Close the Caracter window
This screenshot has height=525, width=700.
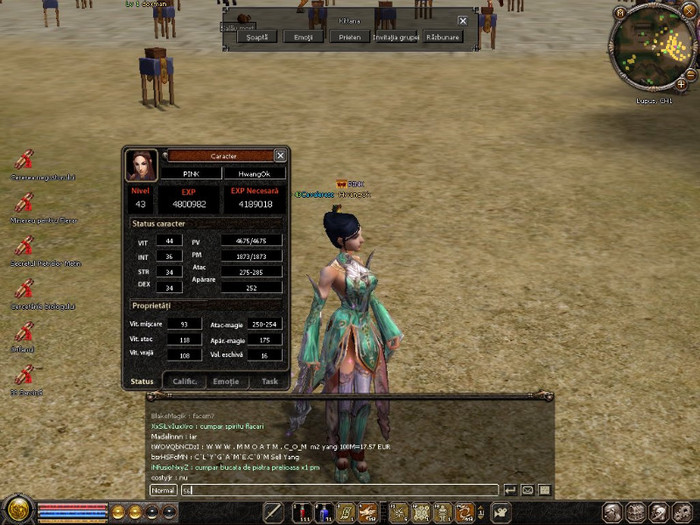pyautogui.click(x=280, y=155)
